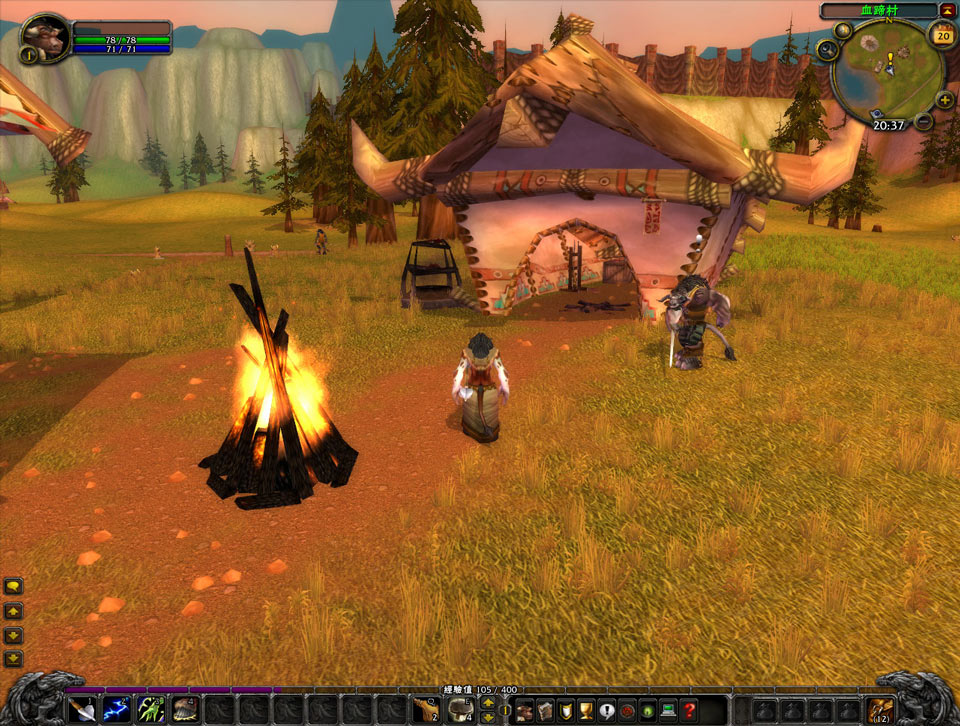
Task: Open the talents shield button
Action: (565, 711)
